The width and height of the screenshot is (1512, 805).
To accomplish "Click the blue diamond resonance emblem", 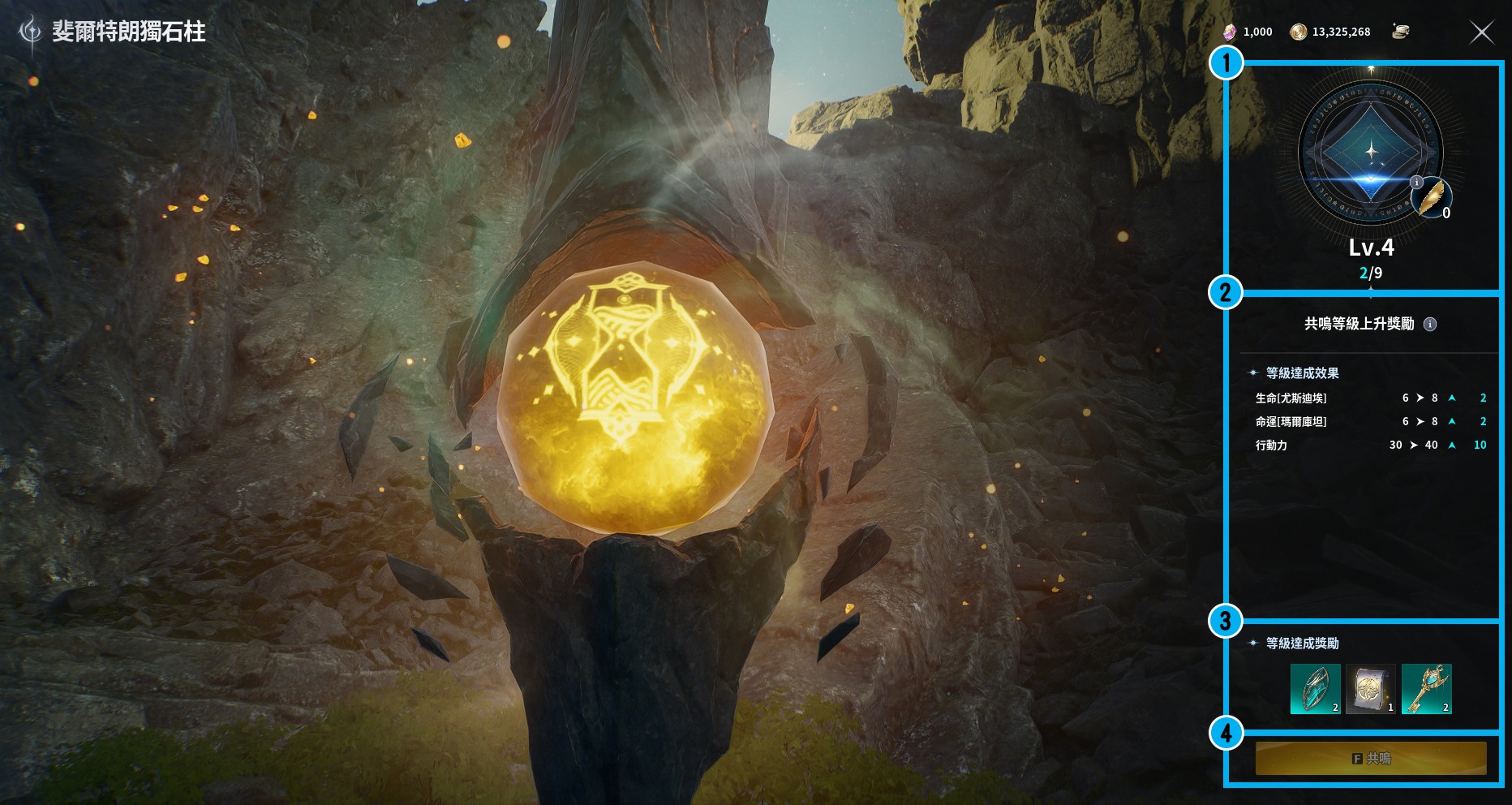I will tap(1371, 153).
